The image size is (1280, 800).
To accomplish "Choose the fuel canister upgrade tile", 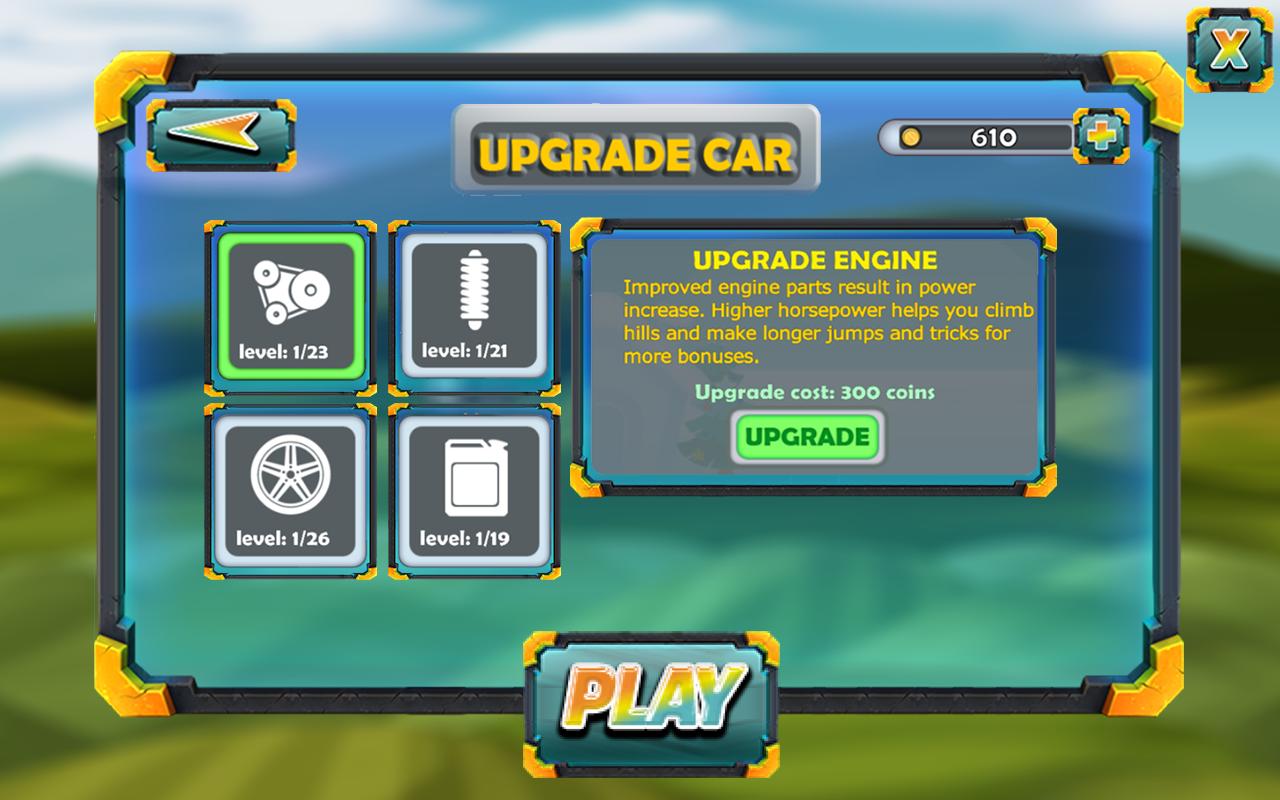I will tap(474, 491).
